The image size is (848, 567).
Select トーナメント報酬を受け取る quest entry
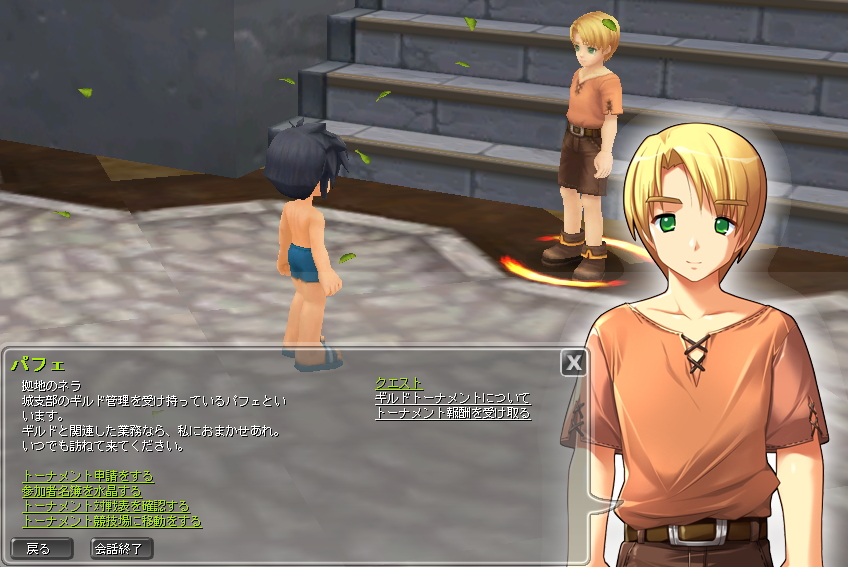click(452, 413)
